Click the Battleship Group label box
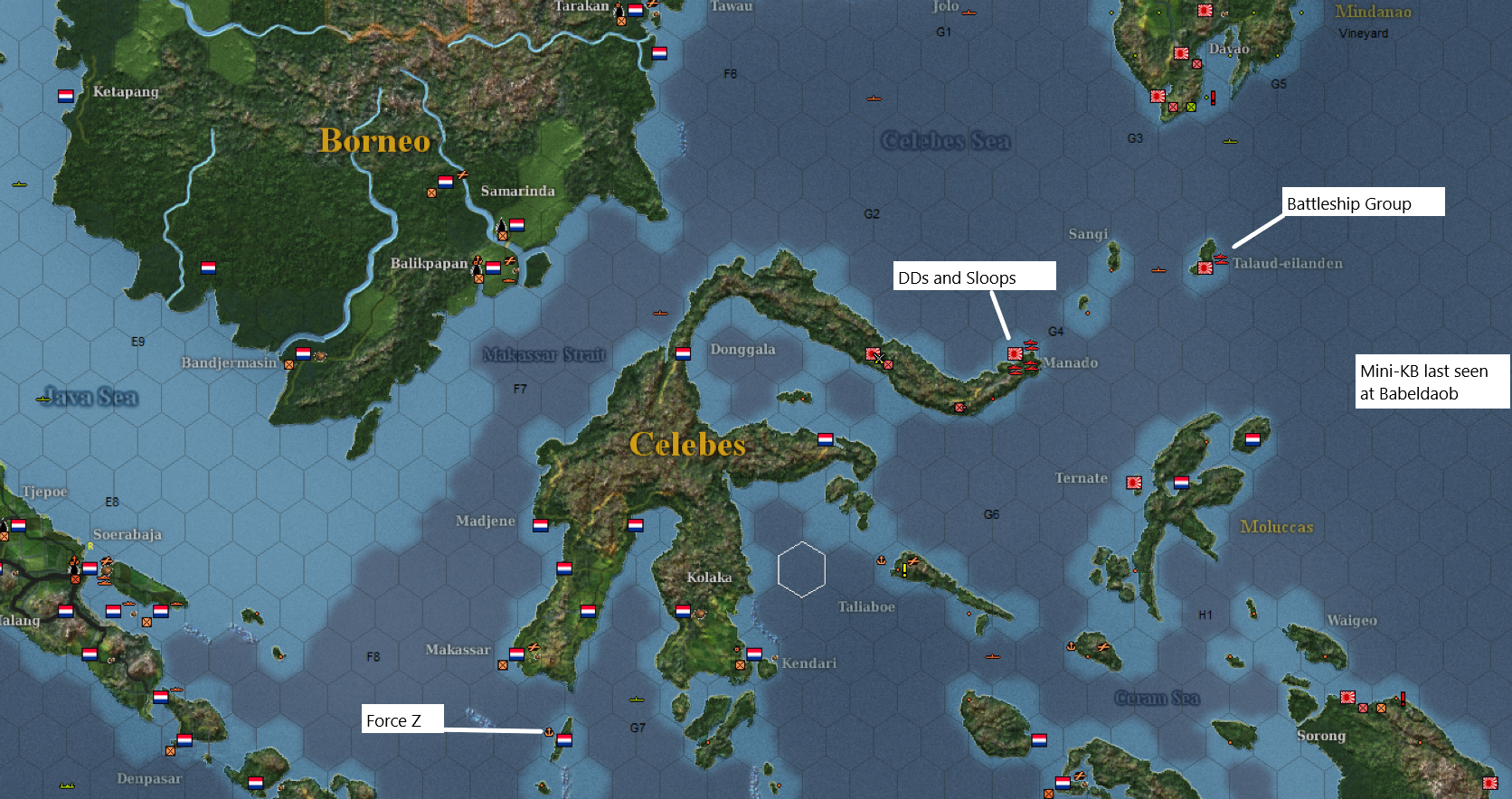Image resolution: width=1512 pixels, height=799 pixels. [x=1361, y=202]
